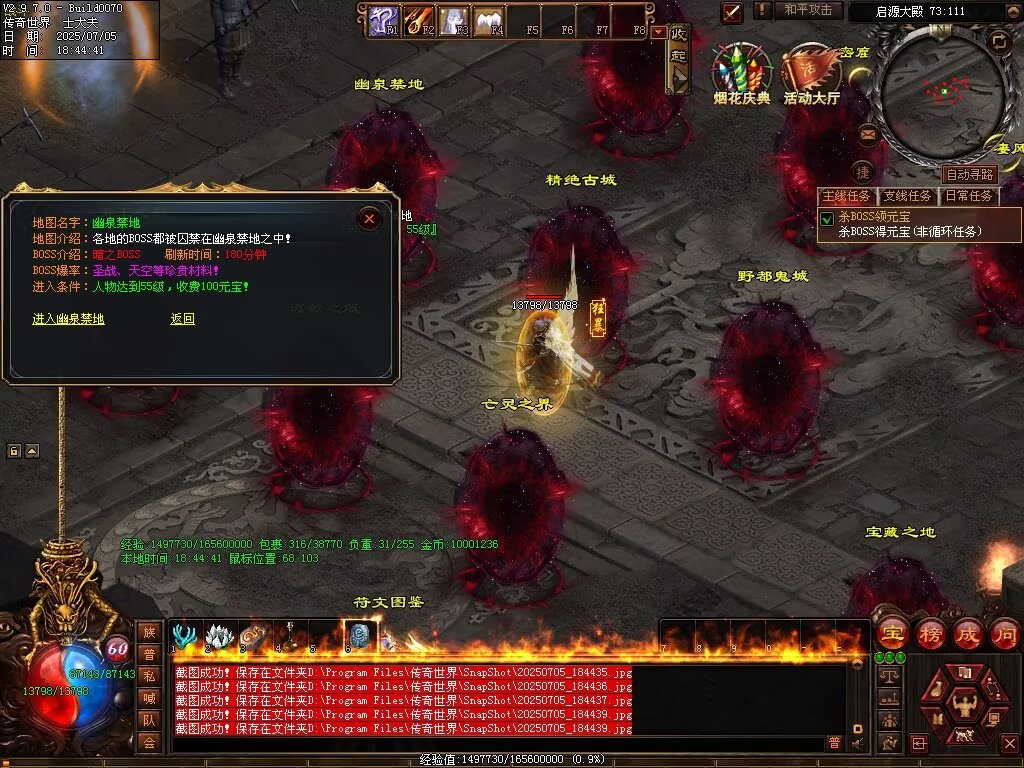Close the 幽泉禁地 map info dialog
The image size is (1024, 768).
pos(369,218)
